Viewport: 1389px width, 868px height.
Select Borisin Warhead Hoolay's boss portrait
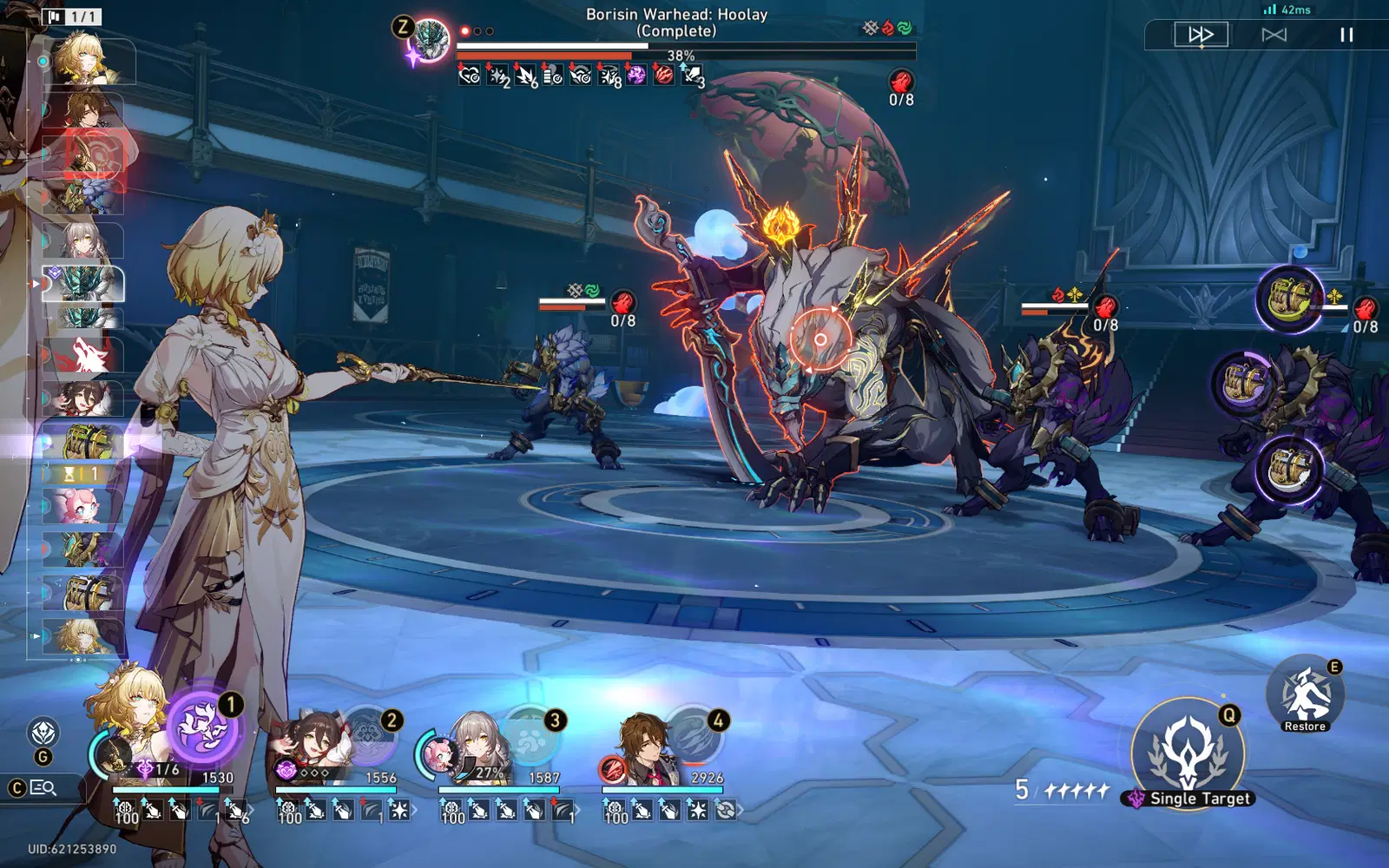click(431, 39)
